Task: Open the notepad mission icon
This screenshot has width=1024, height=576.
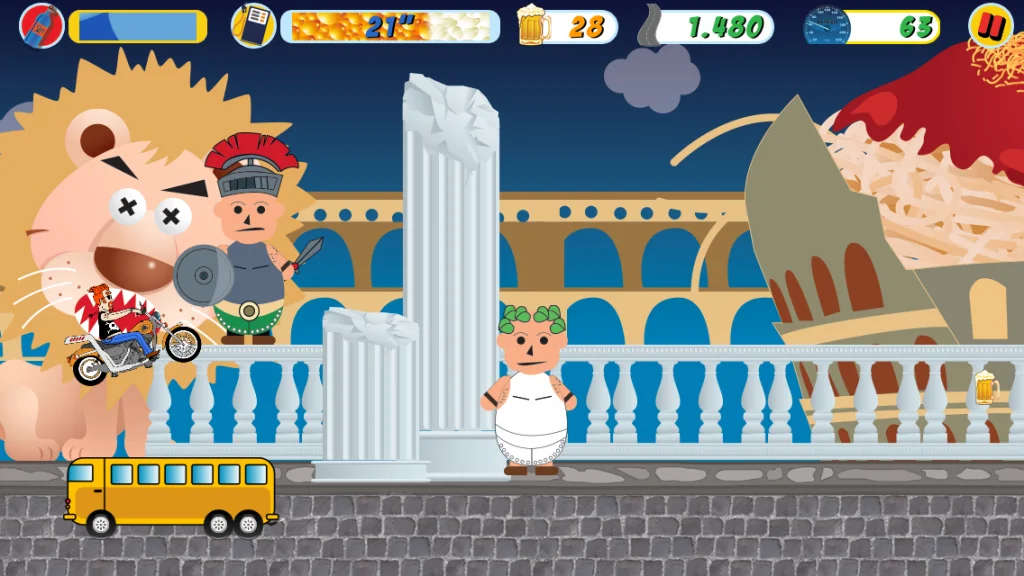Action: (x=254, y=26)
